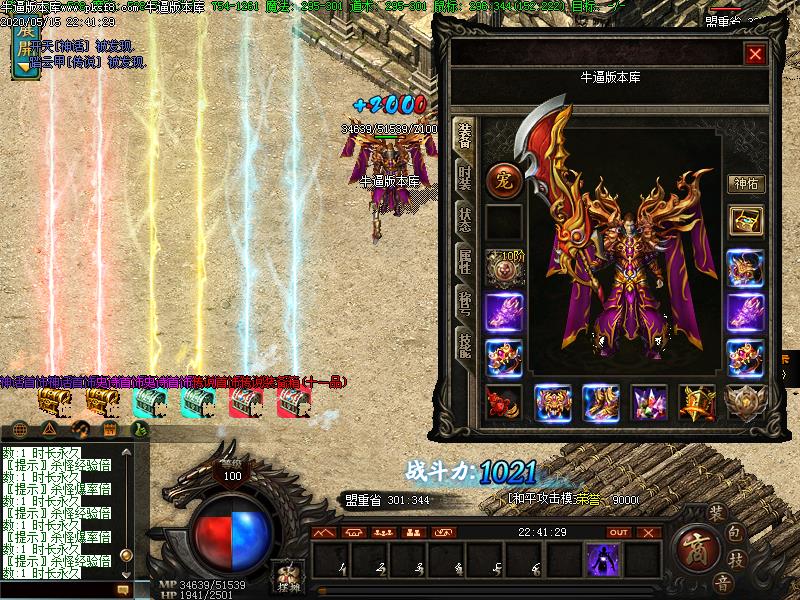
Task: Select the treasure chest slot under 神佑
Action: (745, 221)
